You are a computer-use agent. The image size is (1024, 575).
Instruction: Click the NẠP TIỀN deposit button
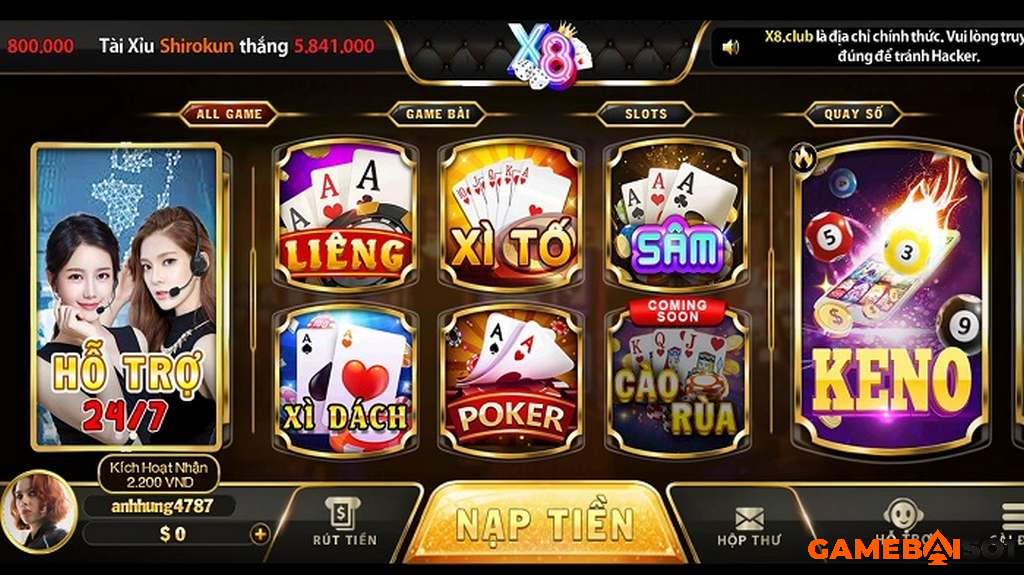(544, 524)
